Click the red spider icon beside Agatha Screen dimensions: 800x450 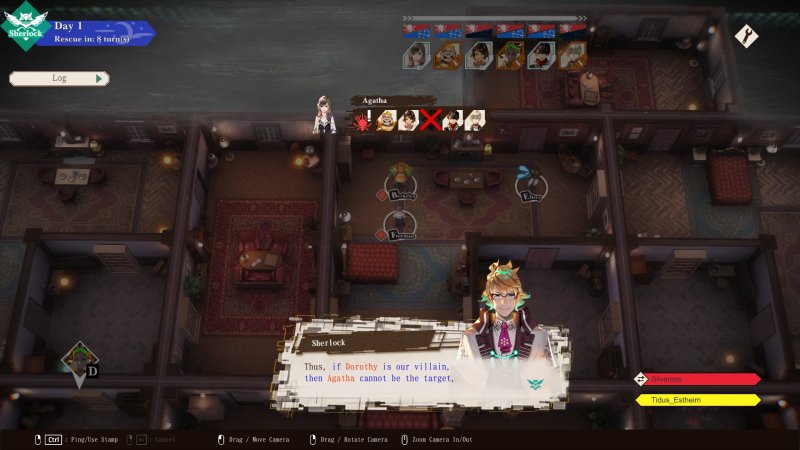[361, 121]
